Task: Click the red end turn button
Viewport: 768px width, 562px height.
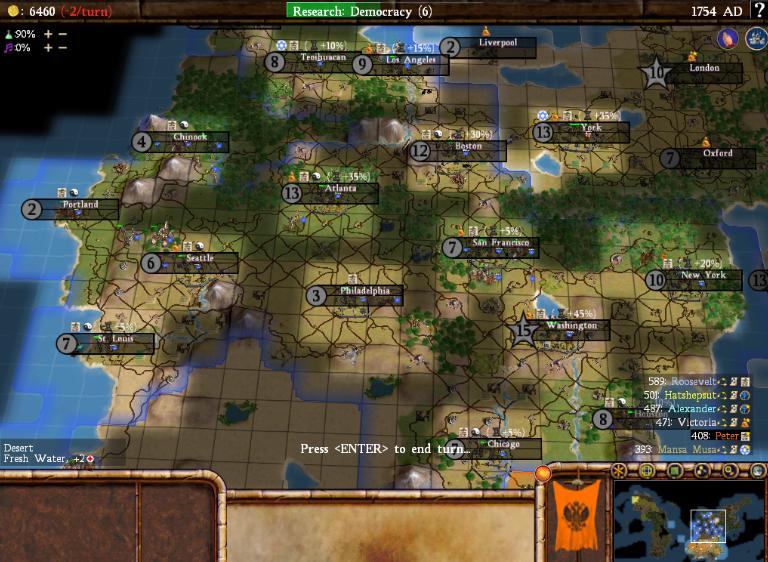Action: (x=544, y=473)
